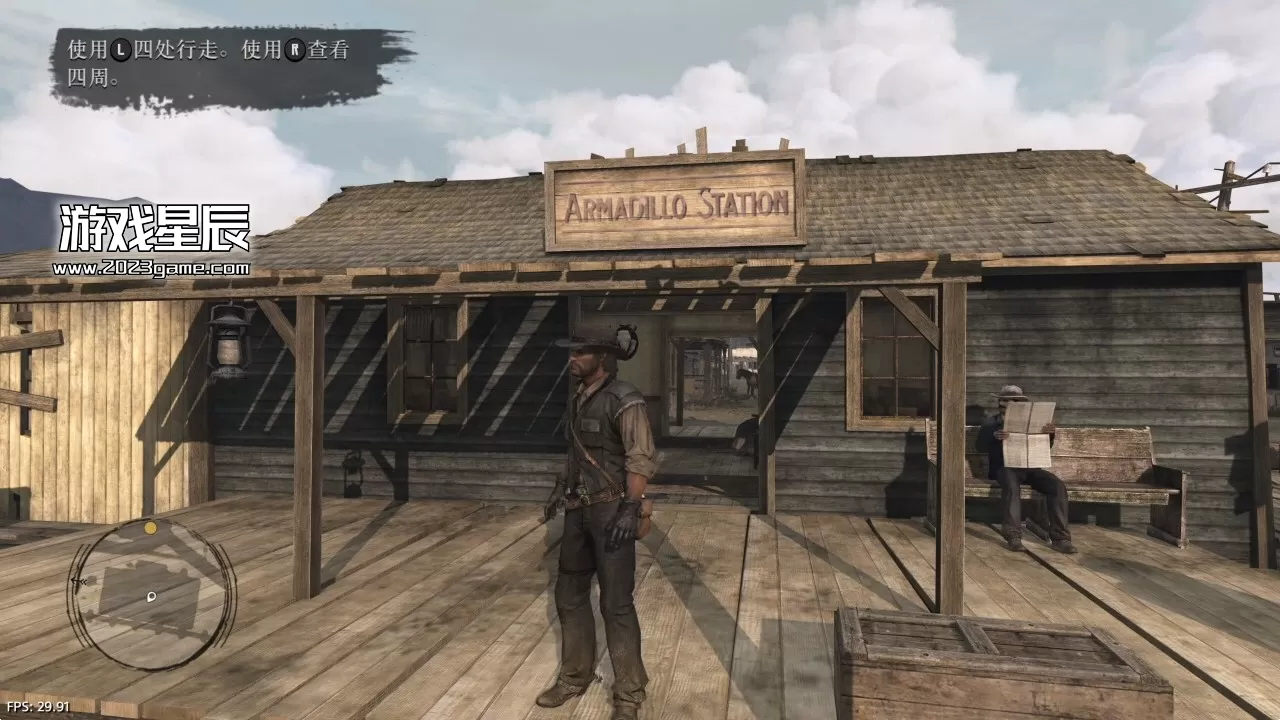Image resolution: width=1280 pixels, height=720 pixels.
Task: Click the 使用 label in the hint message
Action: click(x=90, y=48)
